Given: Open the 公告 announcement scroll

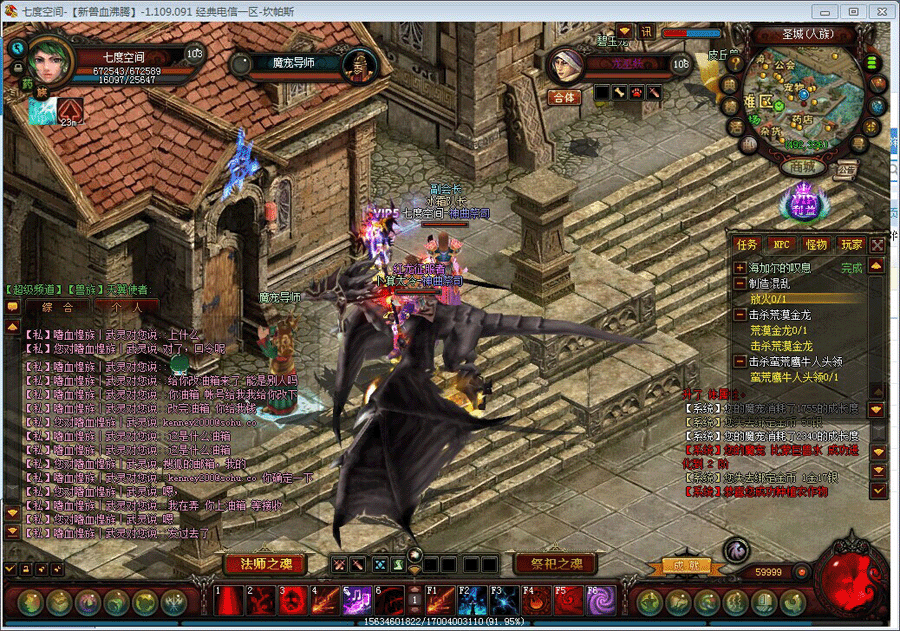Looking at the screenshot, I should click(846, 169).
